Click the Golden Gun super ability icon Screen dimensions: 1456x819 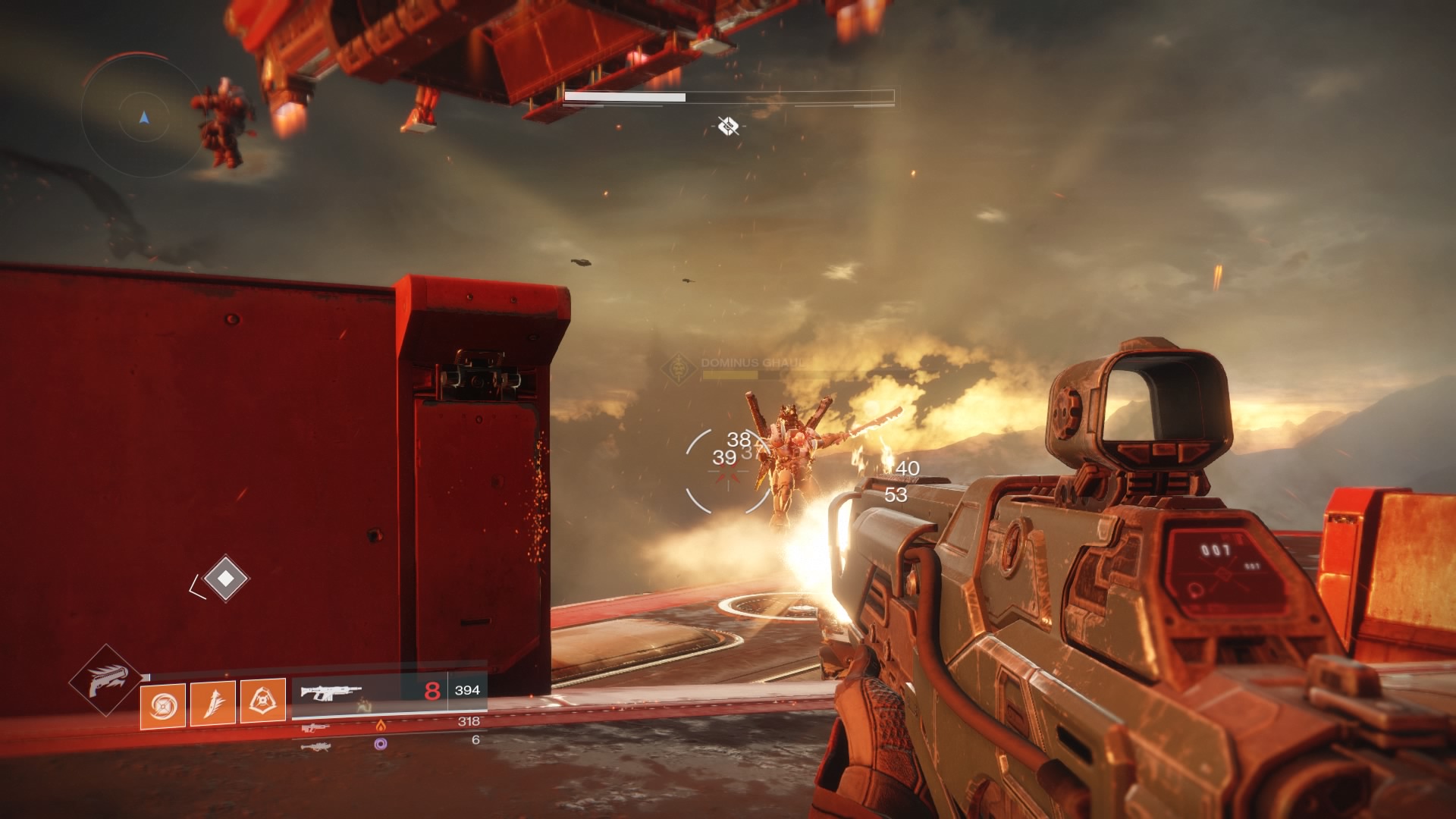106,680
